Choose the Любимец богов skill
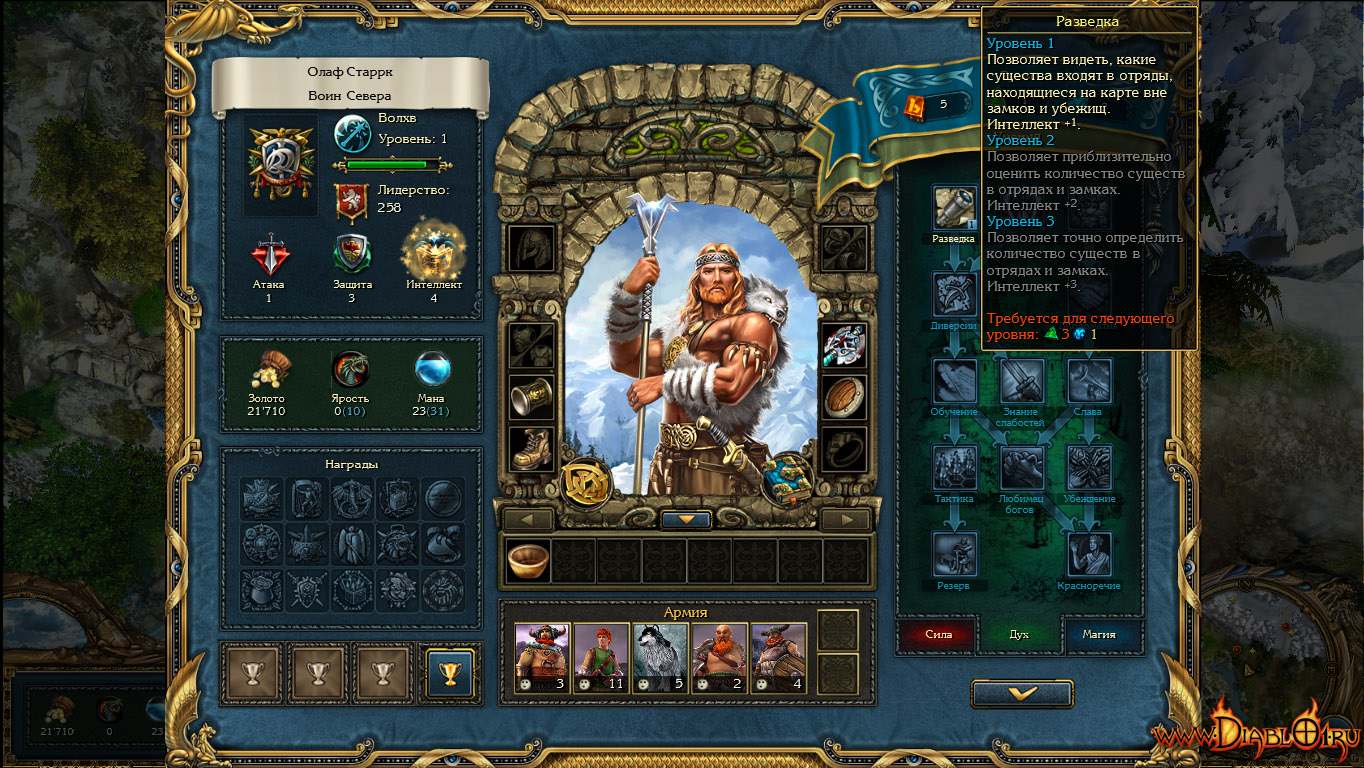The width and height of the screenshot is (1364, 768). (x=1022, y=467)
